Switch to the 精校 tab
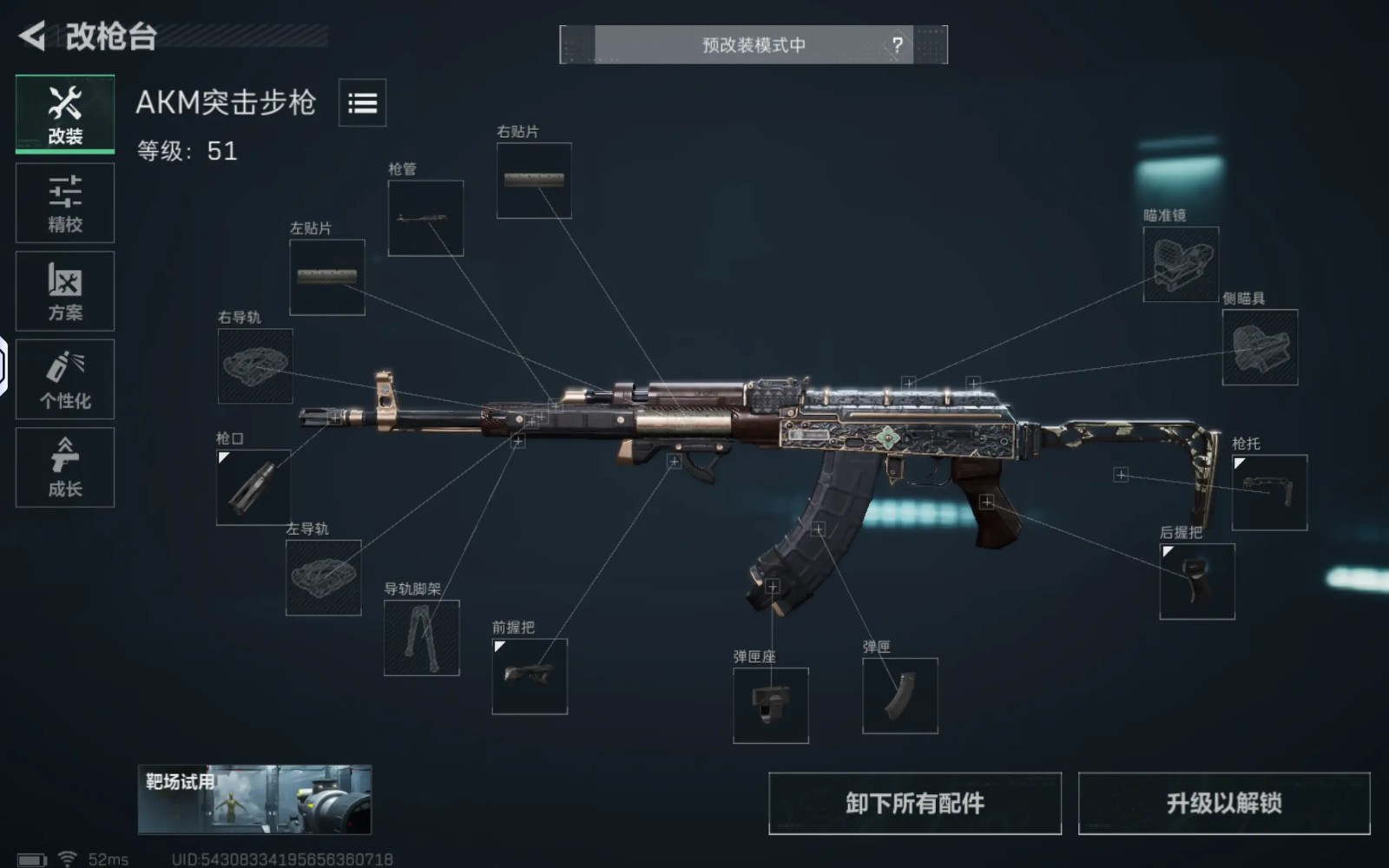Image resolution: width=1389 pixels, height=868 pixels. (x=65, y=203)
